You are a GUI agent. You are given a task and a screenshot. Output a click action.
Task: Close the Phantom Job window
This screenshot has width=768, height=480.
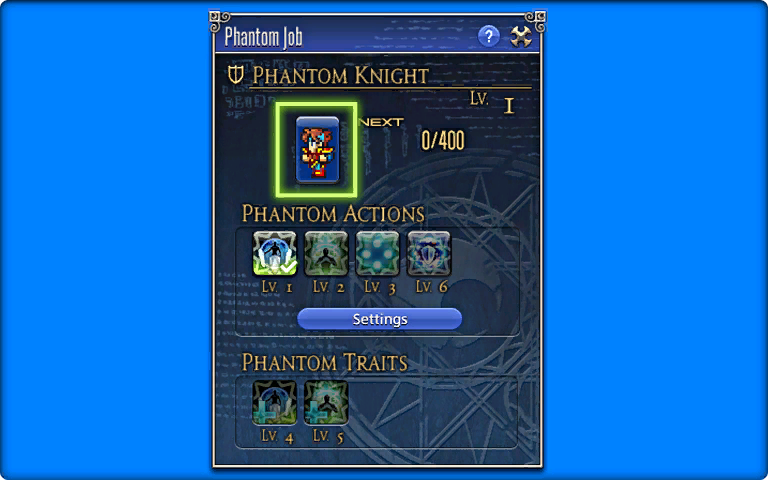click(521, 37)
